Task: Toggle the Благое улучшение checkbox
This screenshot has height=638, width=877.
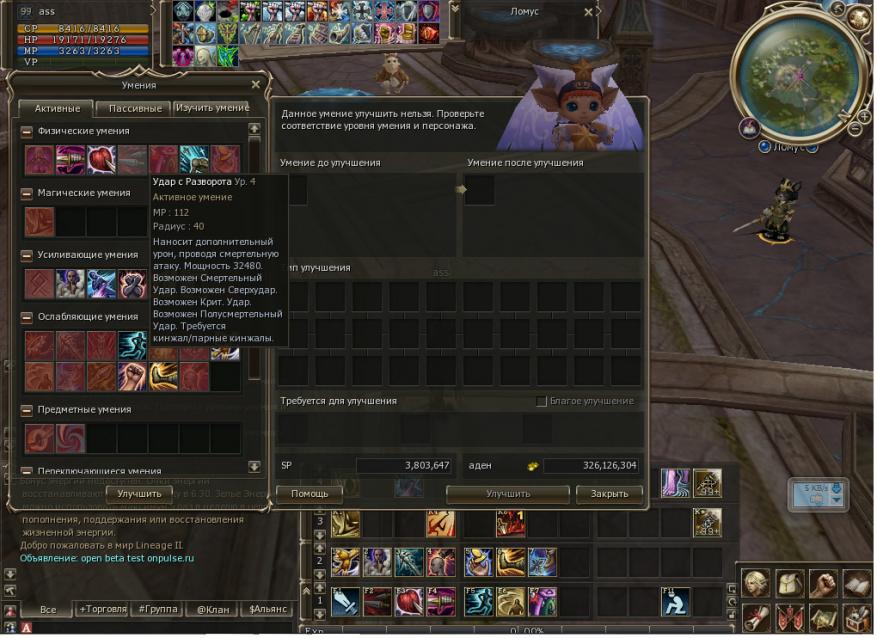Action: [542, 402]
